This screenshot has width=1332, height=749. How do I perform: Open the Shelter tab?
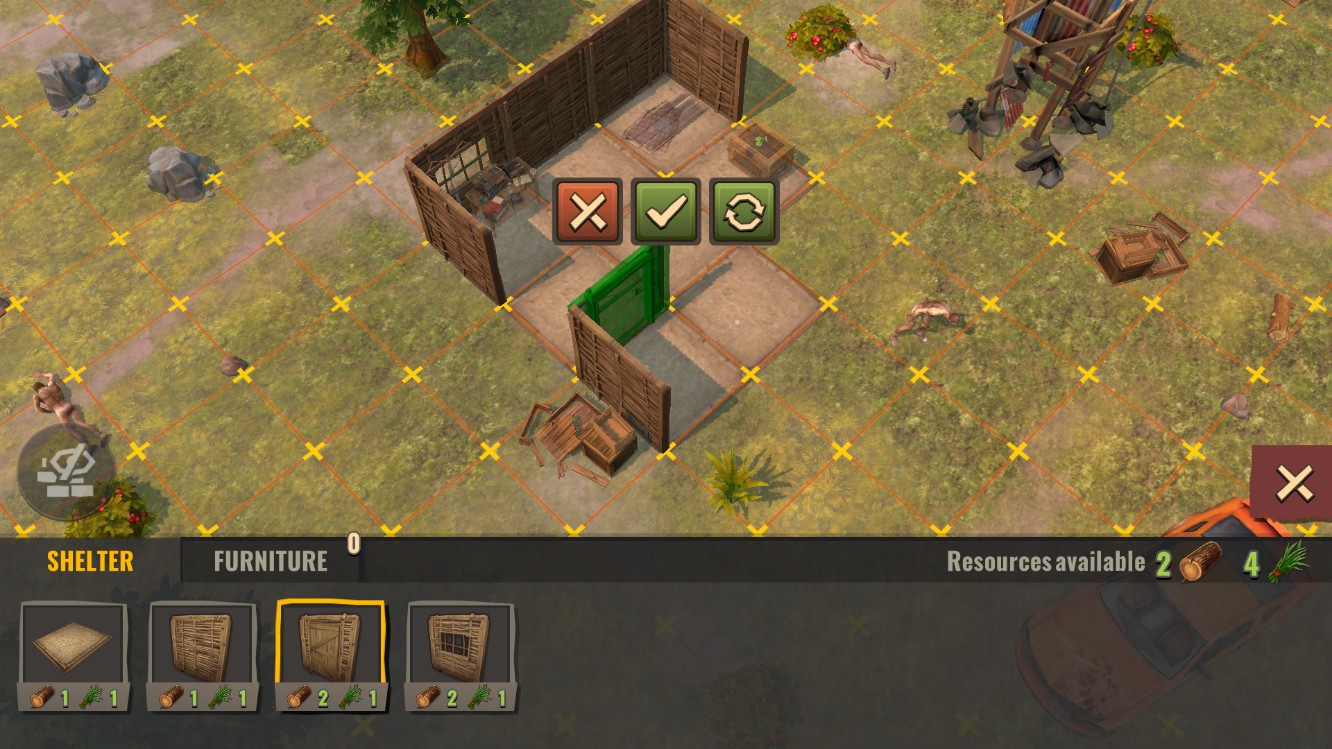click(90, 561)
